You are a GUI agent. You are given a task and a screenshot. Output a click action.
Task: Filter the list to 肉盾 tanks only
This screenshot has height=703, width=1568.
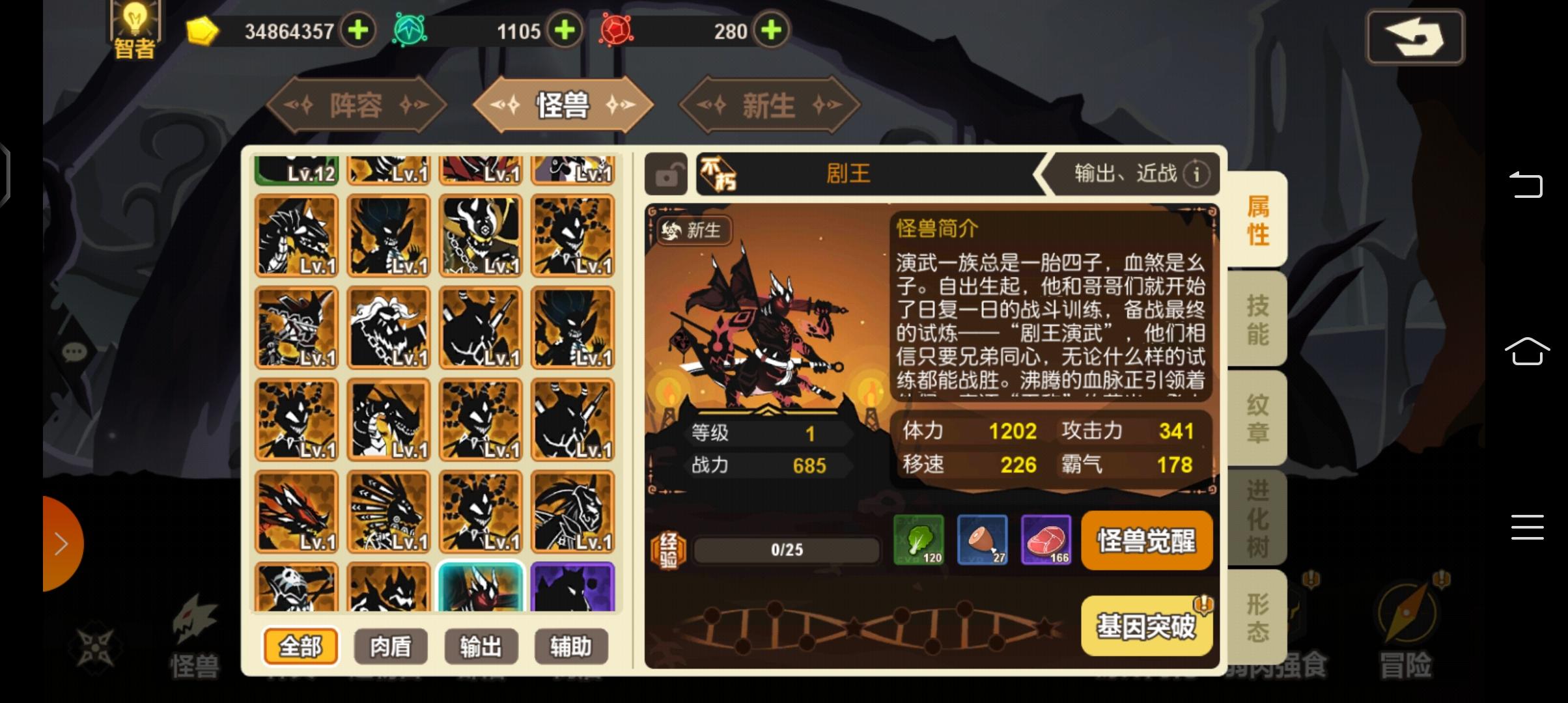point(391,646)
